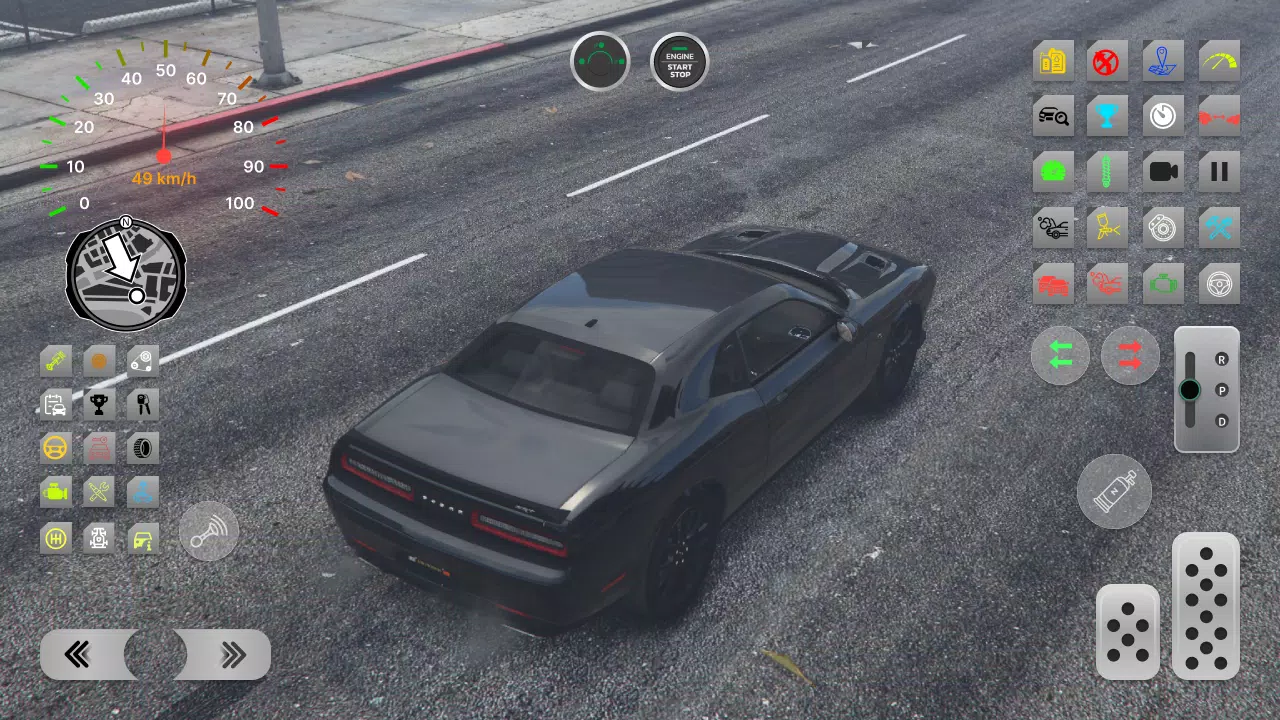This screenshot has width=1280, height=720.
Task: Click the pause icon
Action: click(x=1219, y=170)
